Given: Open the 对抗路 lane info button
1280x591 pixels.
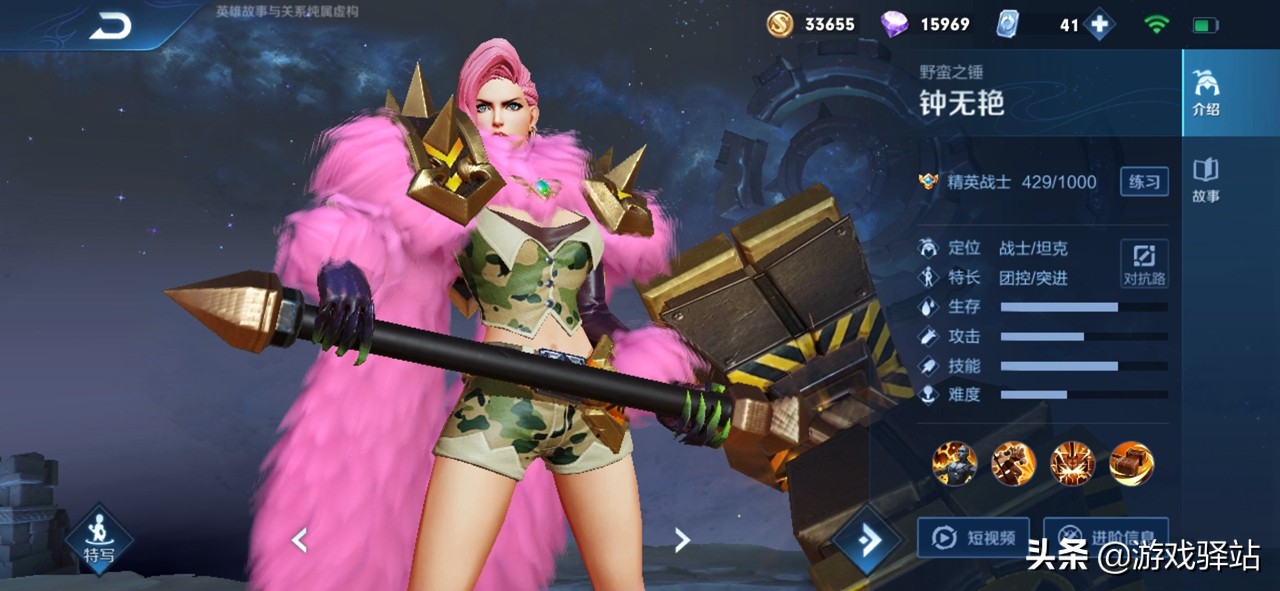Looking at the screenshot, I should pyautogui.click(x=1144, y=263).
